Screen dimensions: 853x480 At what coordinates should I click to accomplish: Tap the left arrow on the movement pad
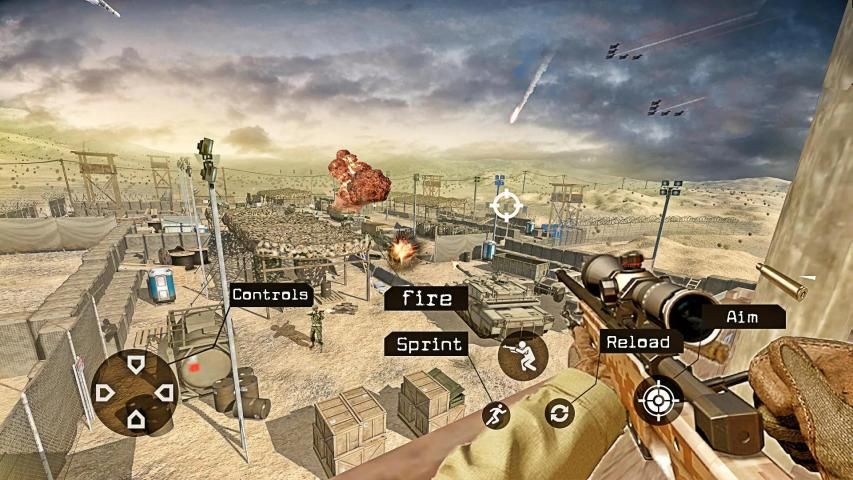tap(105, 392)
